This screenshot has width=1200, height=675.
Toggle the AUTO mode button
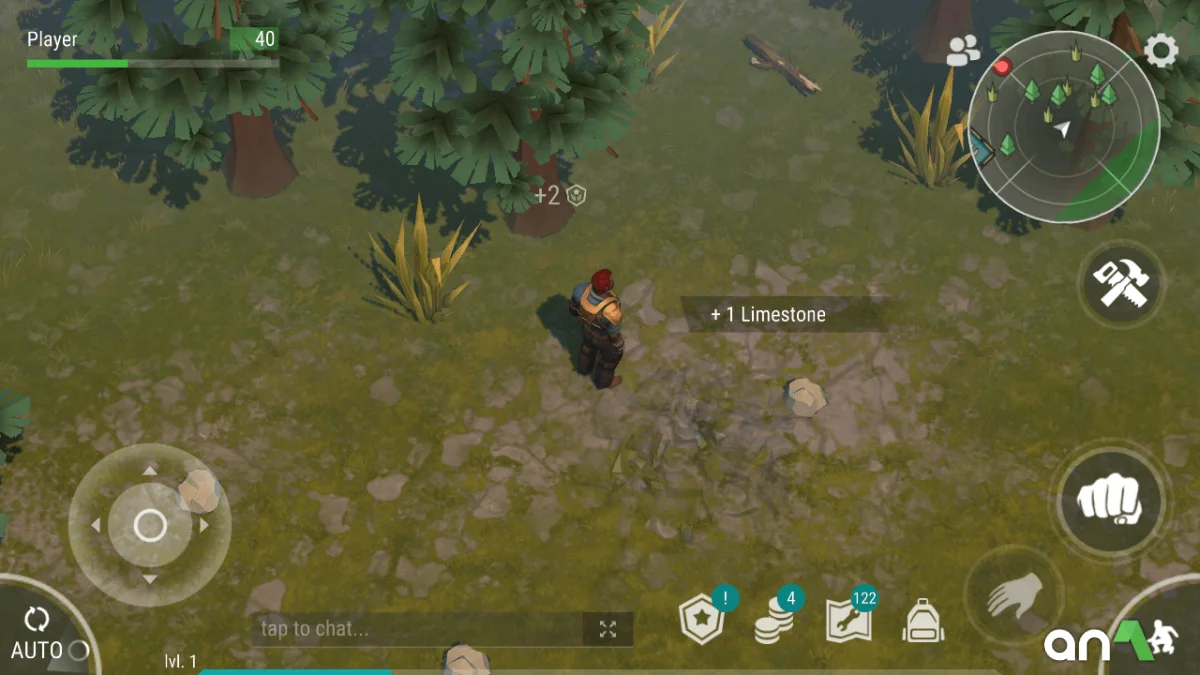click(x=38, y=633)
